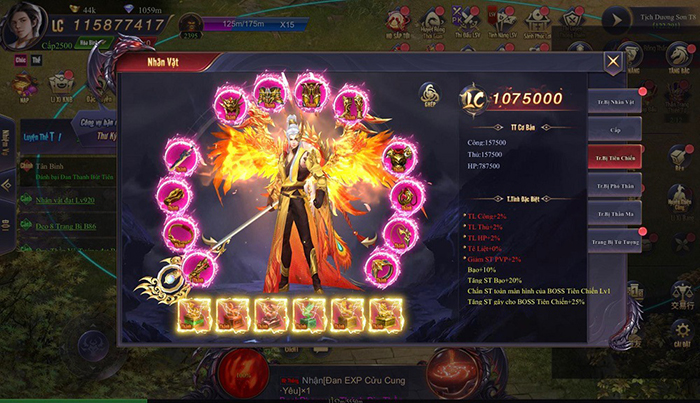Tap the round EXP button

(432, 95)
